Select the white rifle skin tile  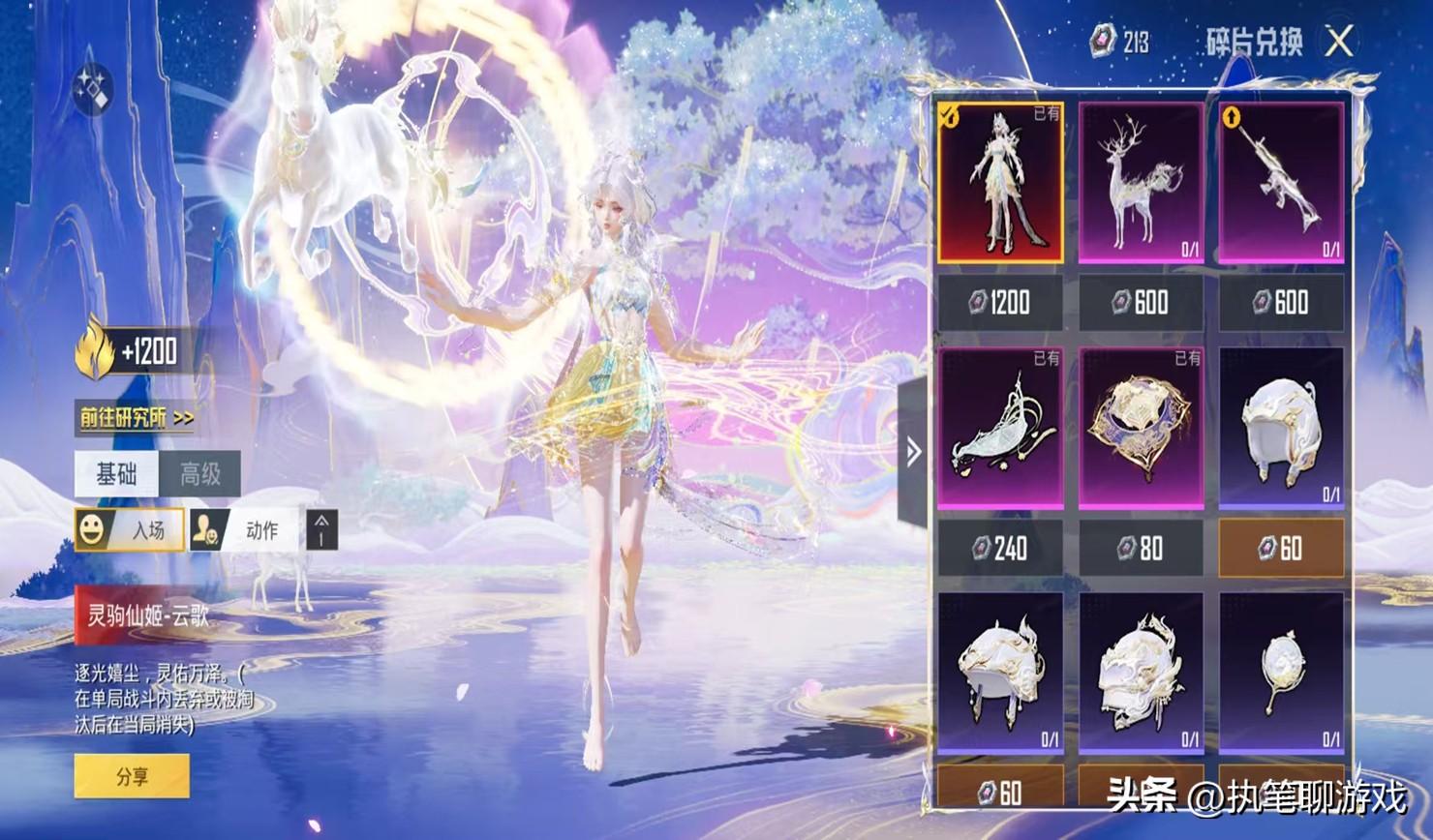click(x=1282, y=183)
